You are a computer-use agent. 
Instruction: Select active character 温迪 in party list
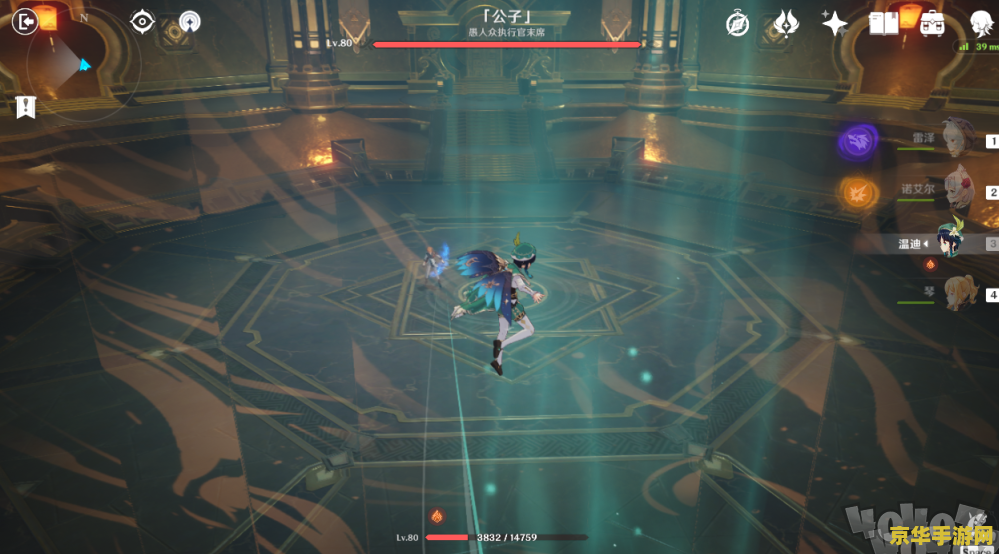950,241
